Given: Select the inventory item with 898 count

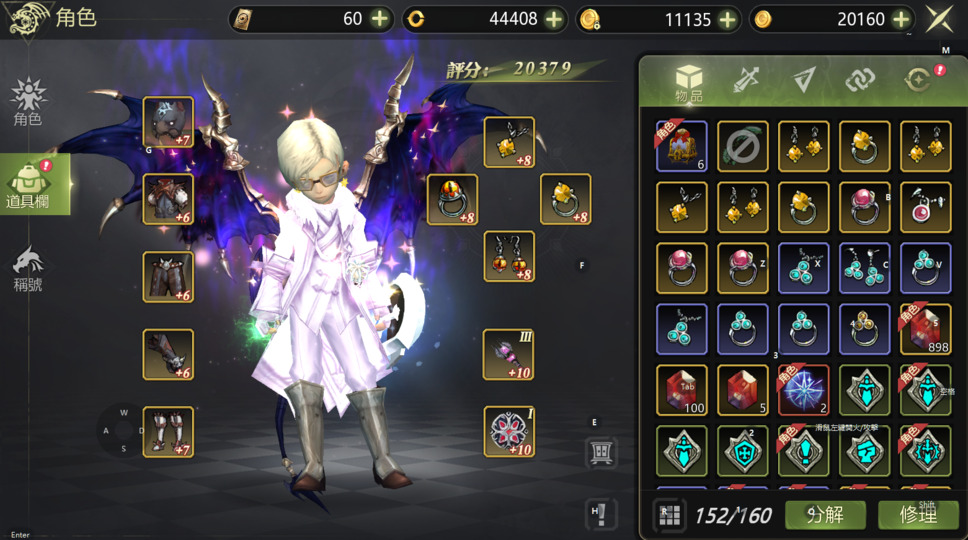Looking at the screenshot, I should [925, 329].
